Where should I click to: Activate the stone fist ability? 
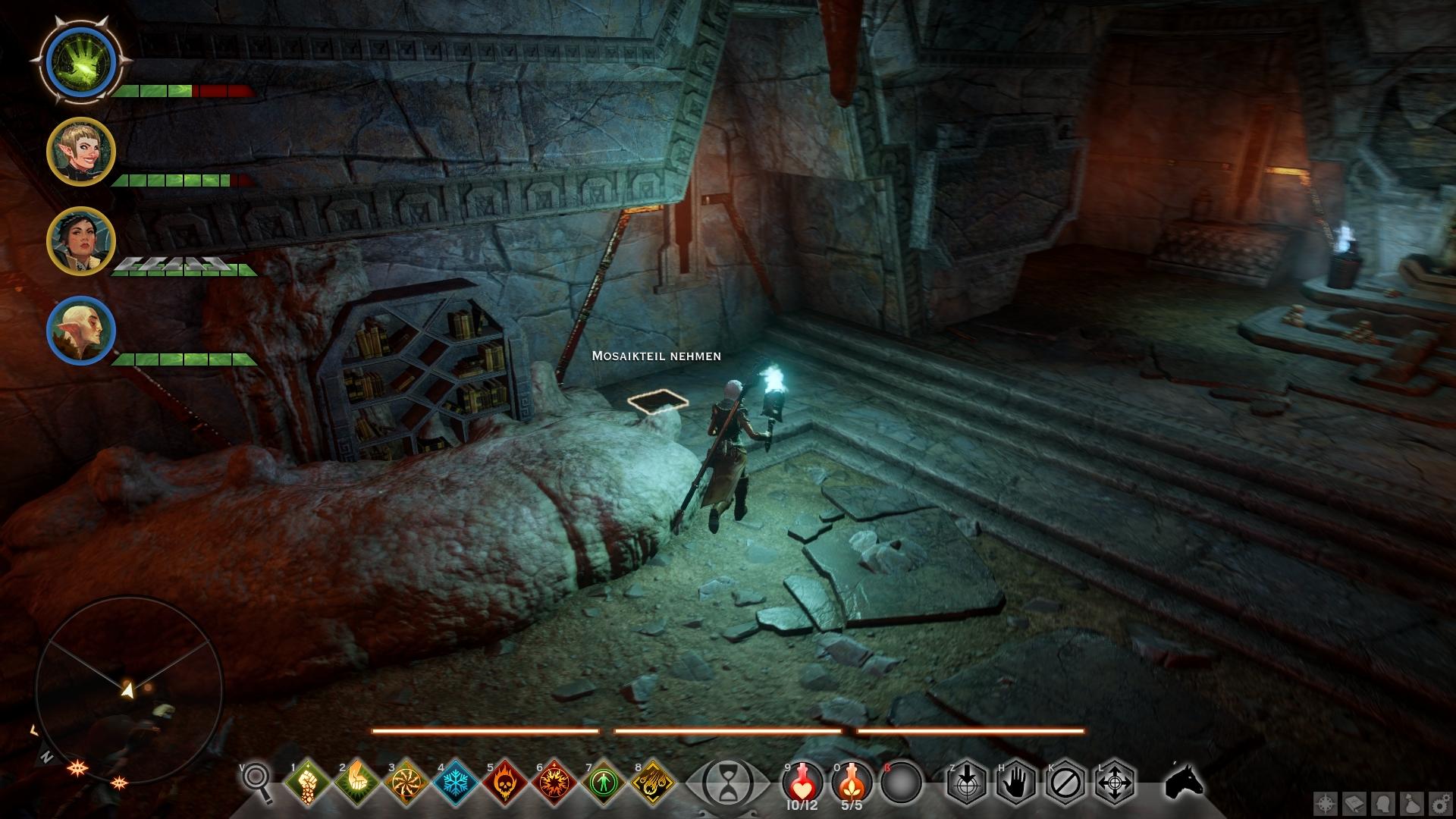pos(308,782)
